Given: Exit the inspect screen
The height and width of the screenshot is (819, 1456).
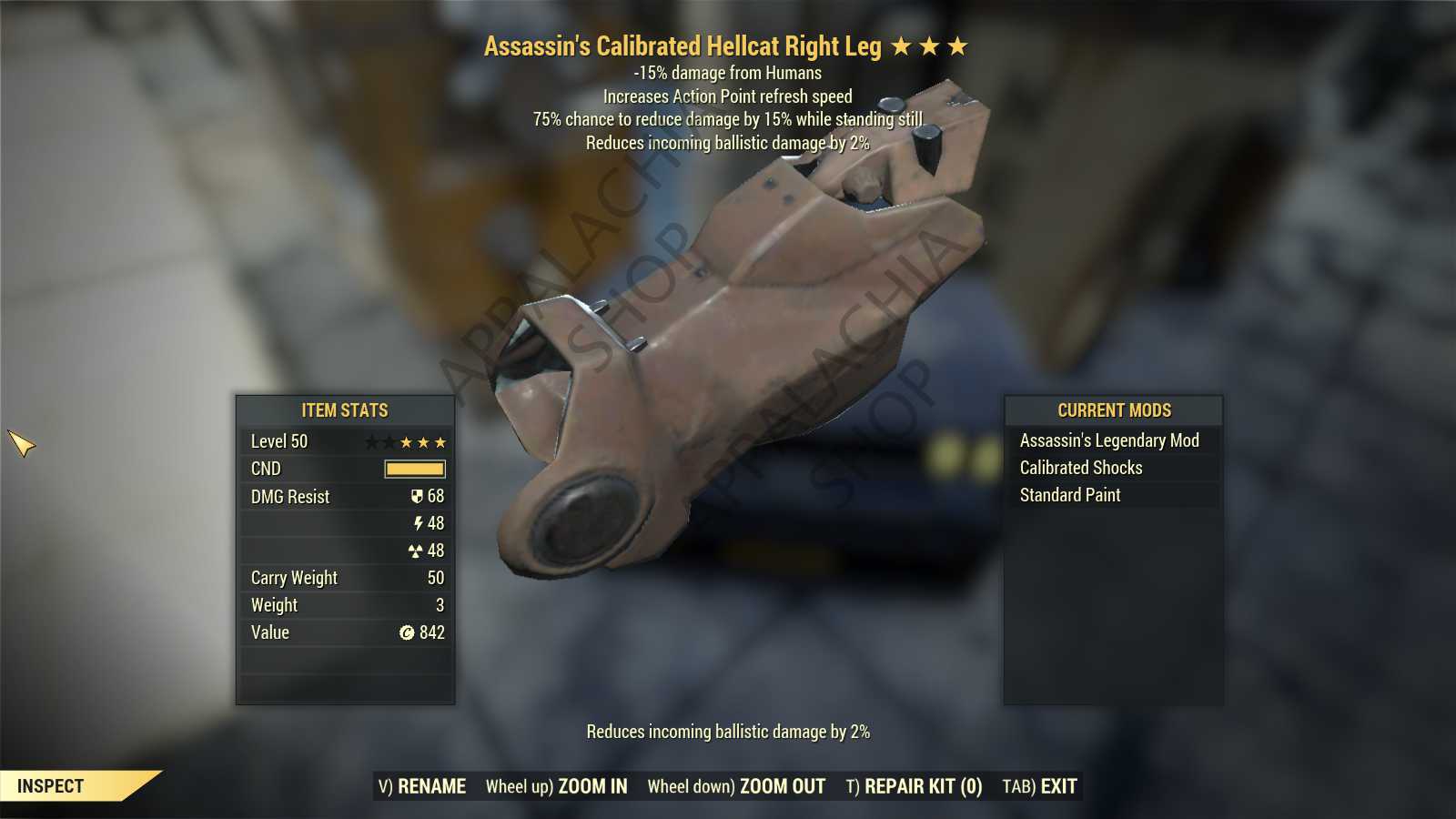Looking at the screenshot, I should (x=1039, y=786).
